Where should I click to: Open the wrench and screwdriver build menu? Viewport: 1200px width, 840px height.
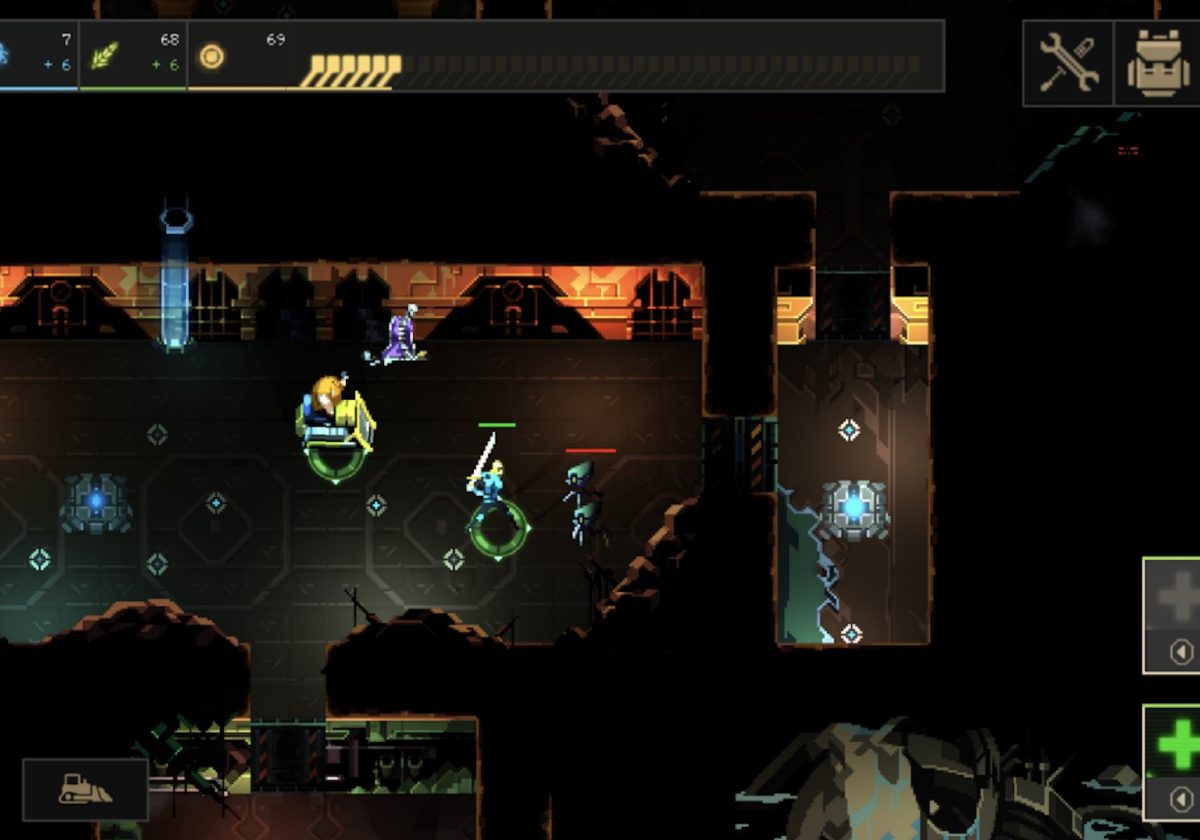[x=1068, y=63]
